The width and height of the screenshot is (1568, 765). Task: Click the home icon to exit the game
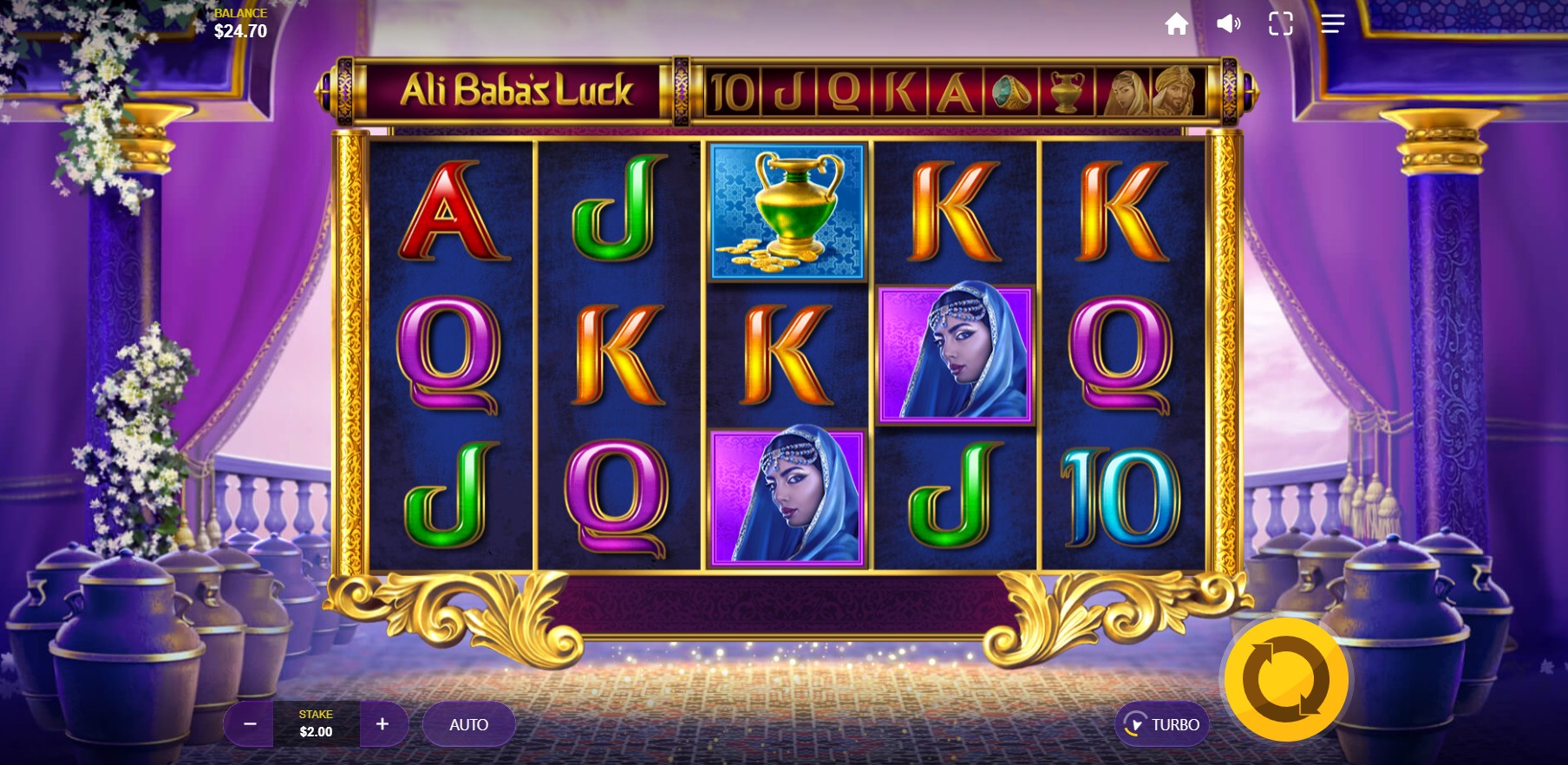[x=1177, y=23]
